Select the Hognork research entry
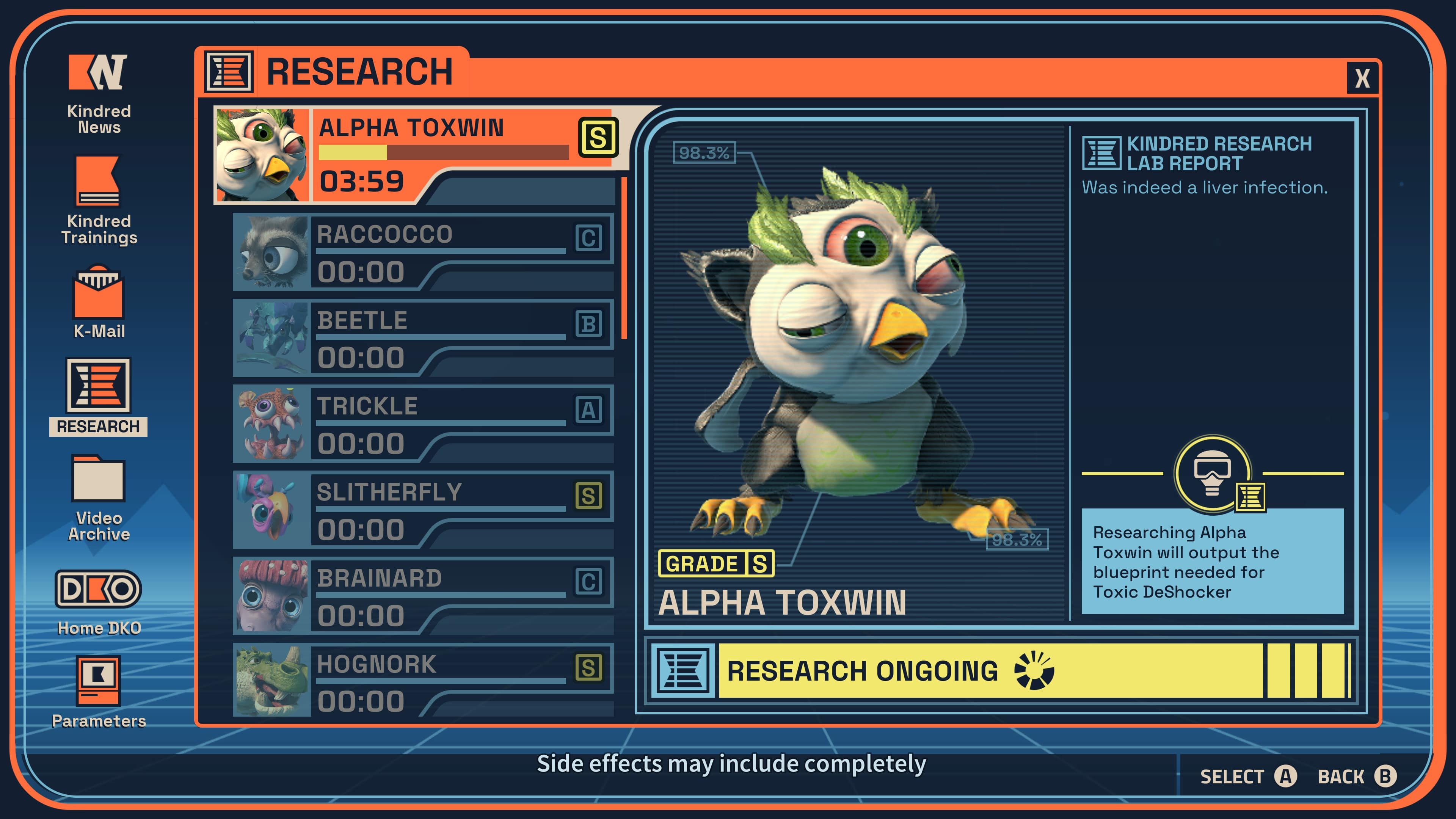The width and height of the screenshot is (1456, 819). 423,681
